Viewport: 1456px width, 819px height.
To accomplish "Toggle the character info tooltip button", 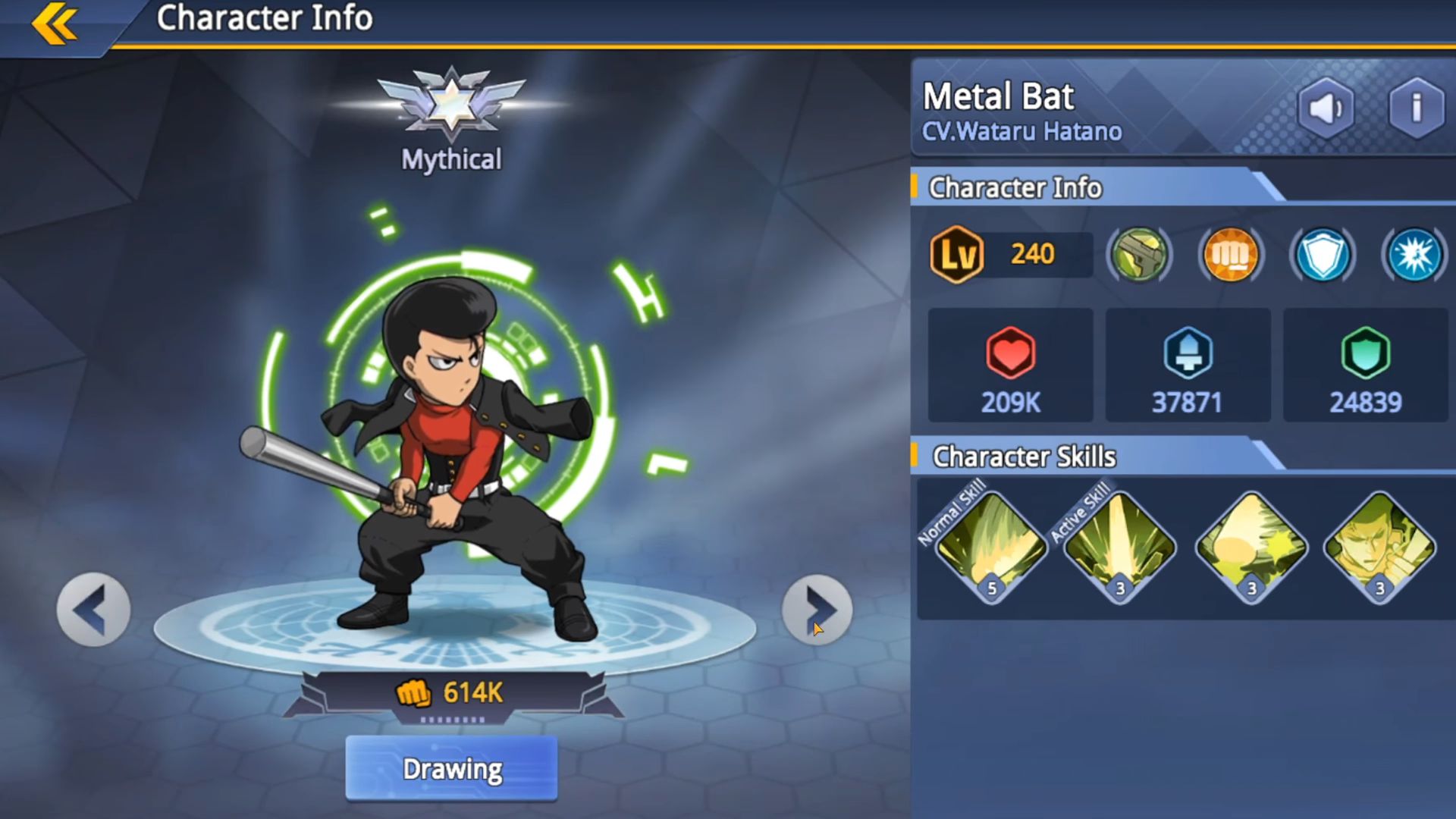I will pyautogui.click(x=1414, y=108).
